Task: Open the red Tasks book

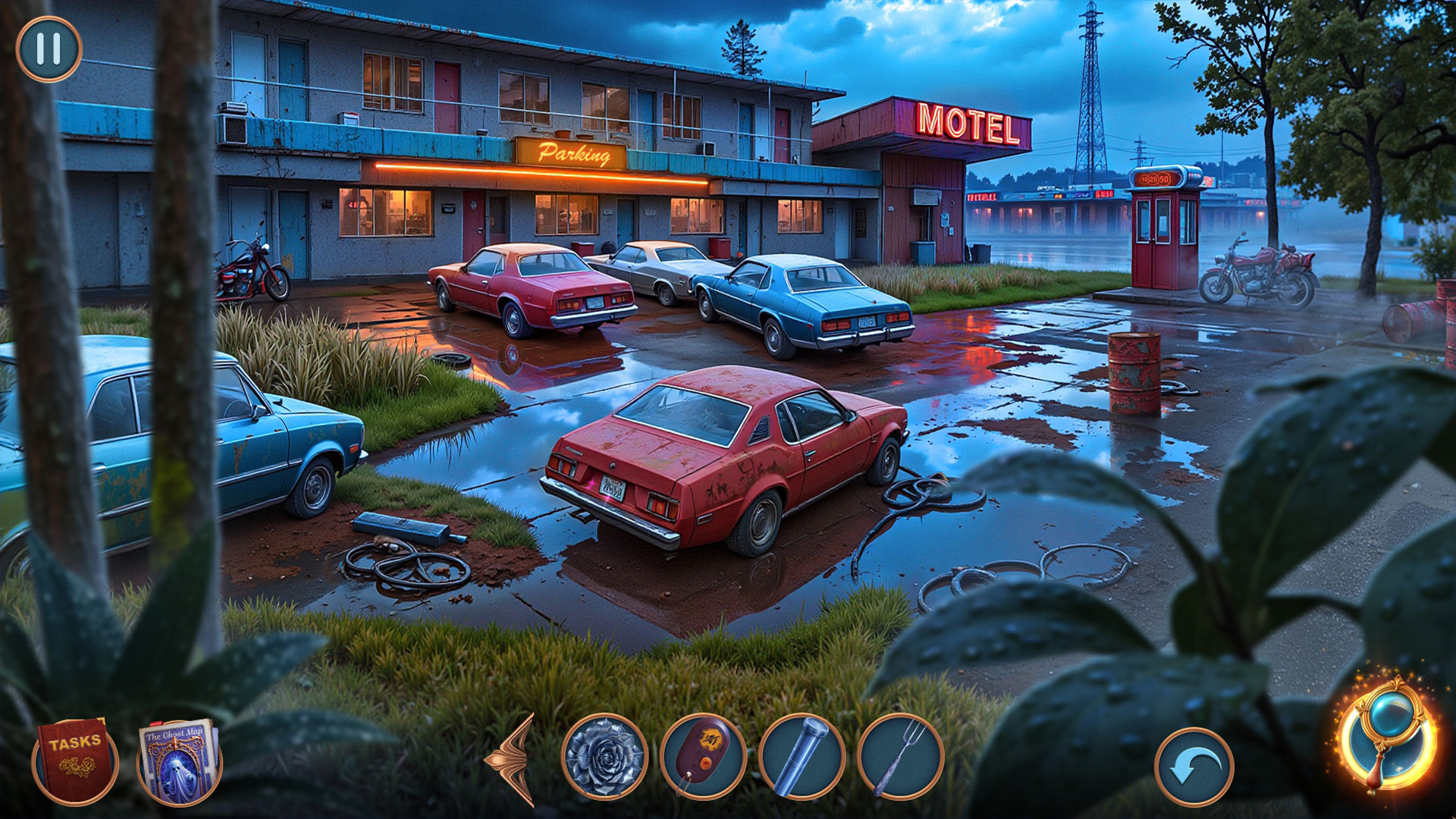Action: pyautogui.click(x=74, y=761)
